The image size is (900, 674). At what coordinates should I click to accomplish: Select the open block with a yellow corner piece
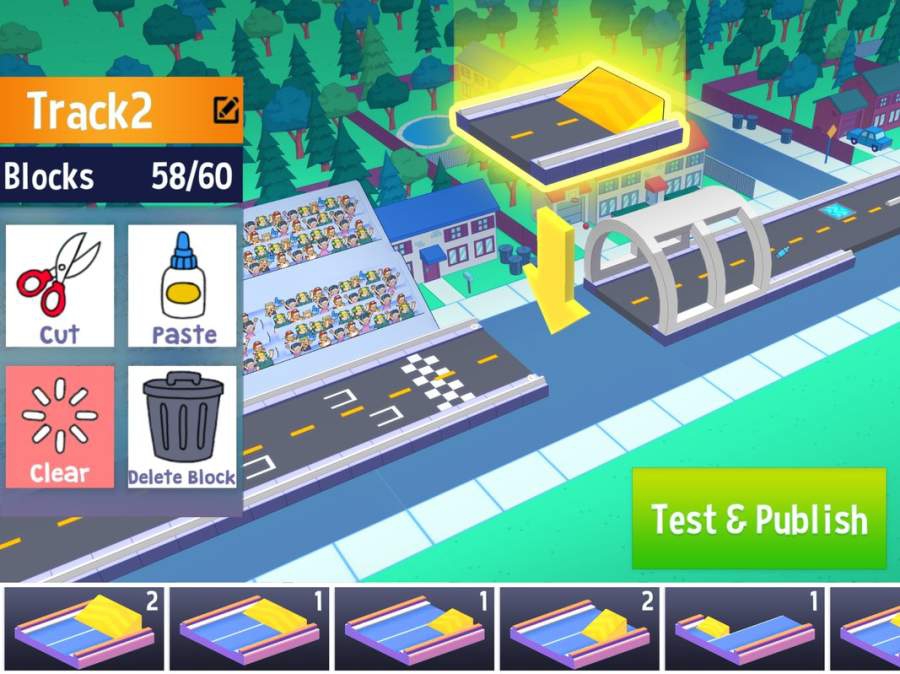pos(745,629)
